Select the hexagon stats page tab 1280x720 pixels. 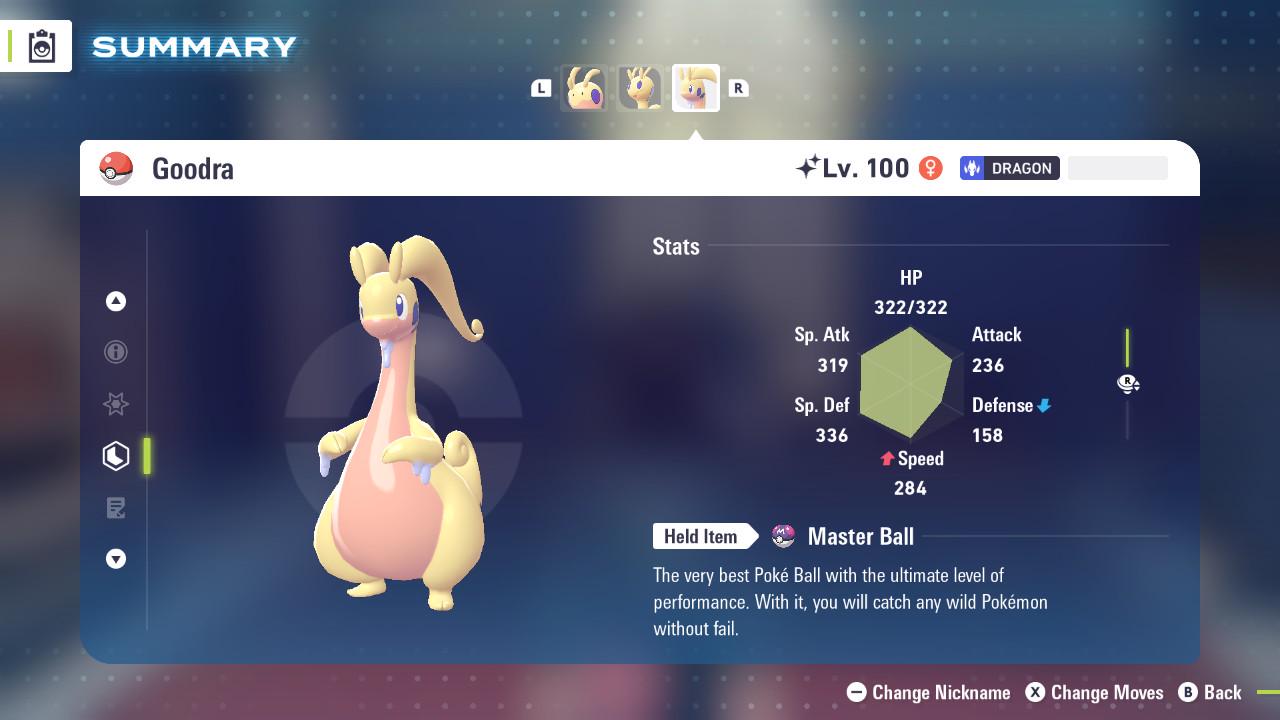coord(116,456)
